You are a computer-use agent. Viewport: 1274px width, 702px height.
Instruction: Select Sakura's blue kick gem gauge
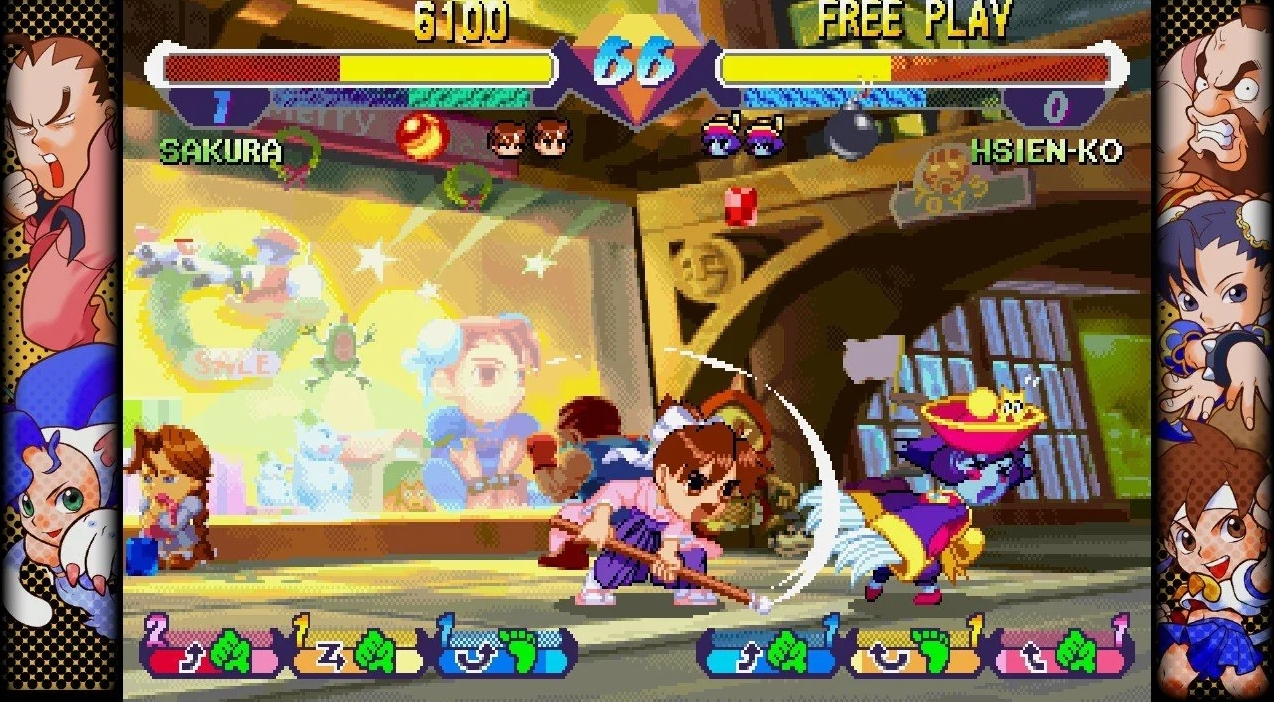pos(505,651)
